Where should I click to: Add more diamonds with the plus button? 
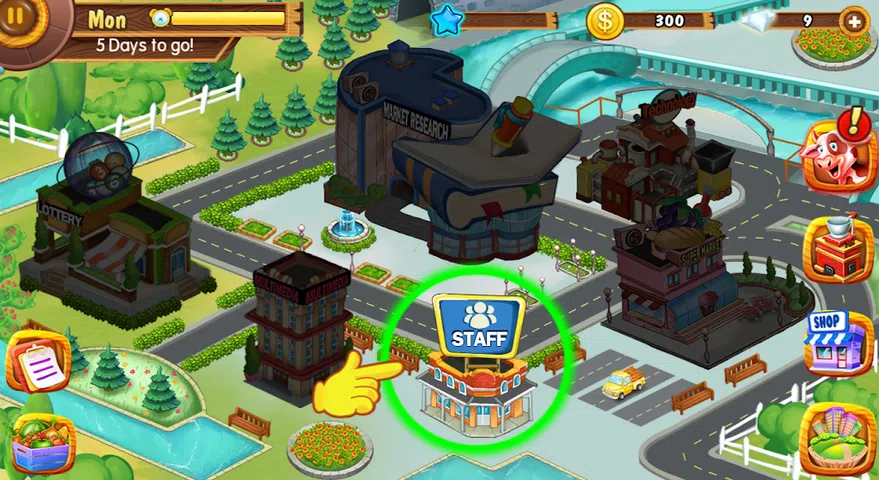tap(853, 21)
